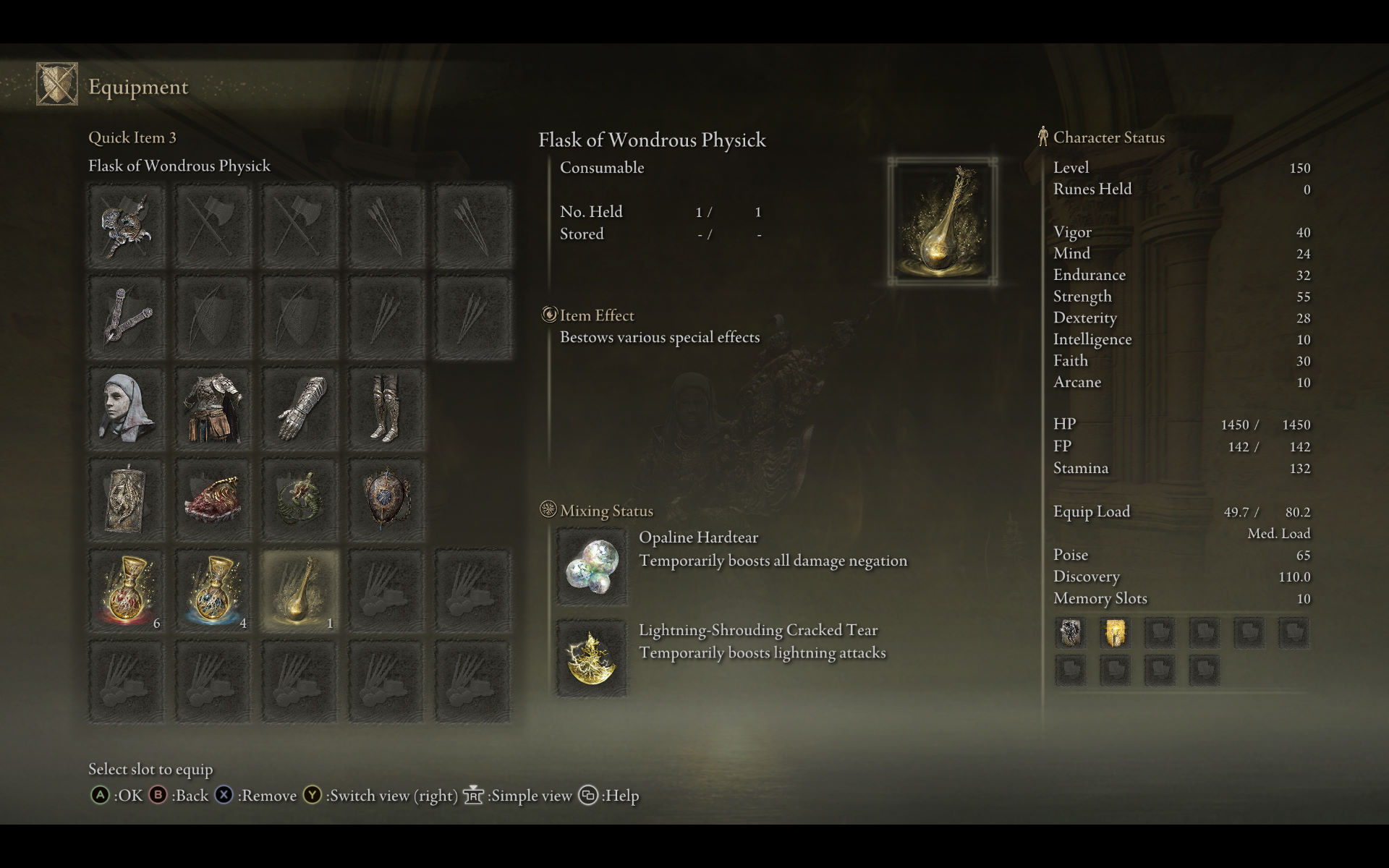
Task: Select the Flask of Crimson Tears slot
Action: coord(127,591)
